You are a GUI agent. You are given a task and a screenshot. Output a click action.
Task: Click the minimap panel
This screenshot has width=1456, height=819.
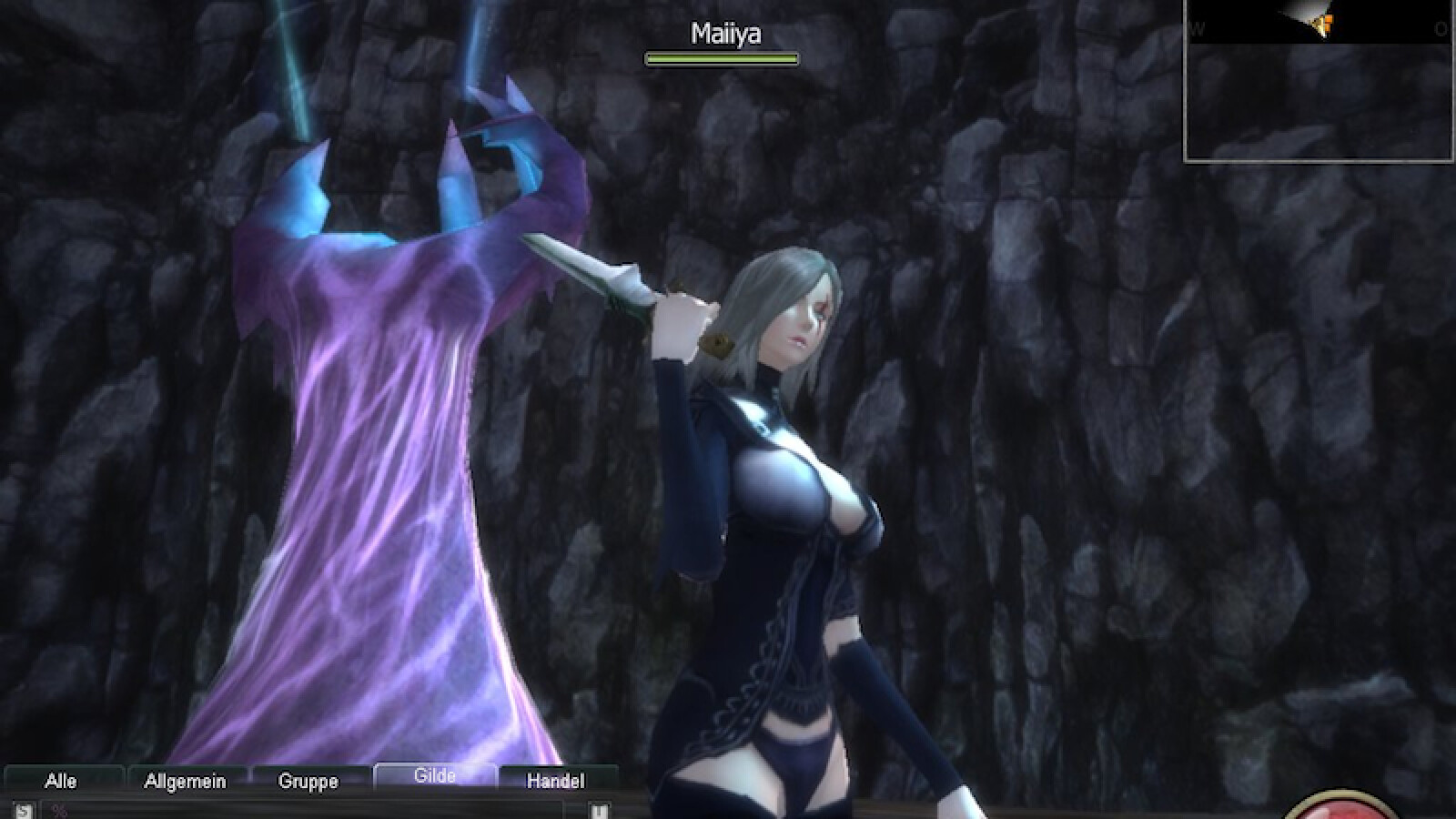tap(1319, 80)
